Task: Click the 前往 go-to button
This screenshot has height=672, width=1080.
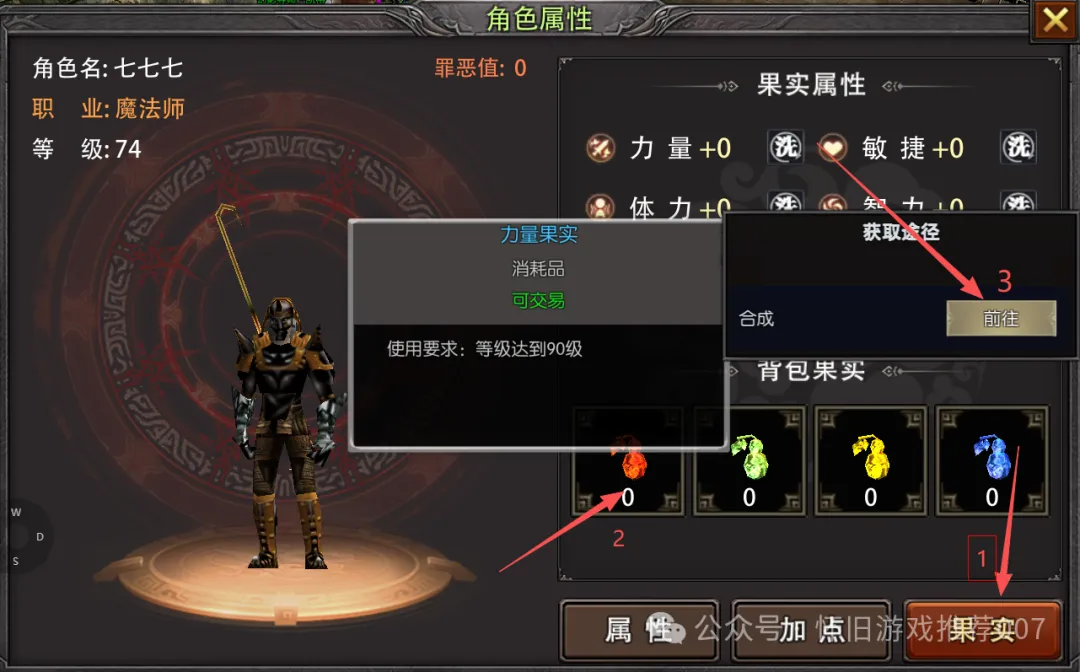Action: click(x=1001, y=318)
